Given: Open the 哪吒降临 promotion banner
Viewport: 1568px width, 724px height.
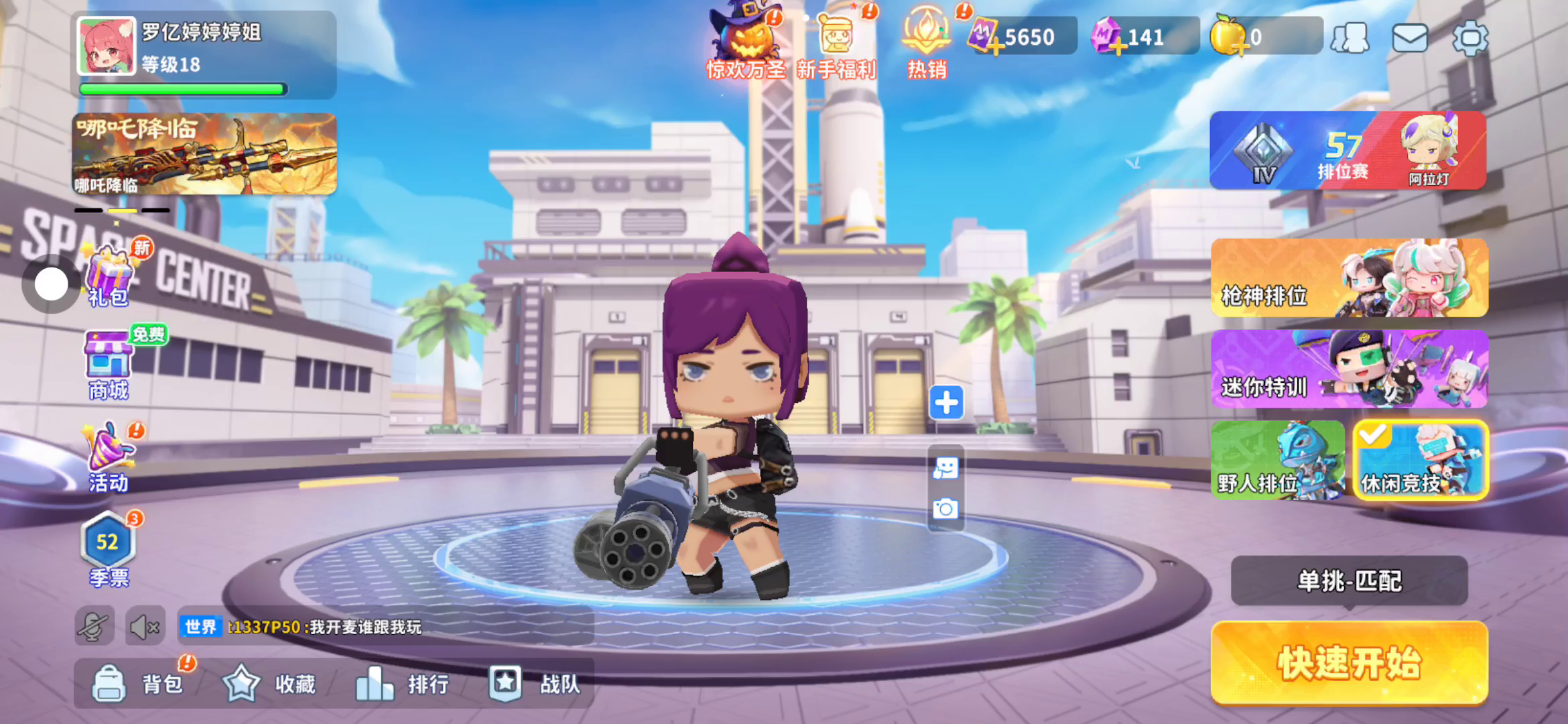Looking at the screenshot, I should coord(204,154).
